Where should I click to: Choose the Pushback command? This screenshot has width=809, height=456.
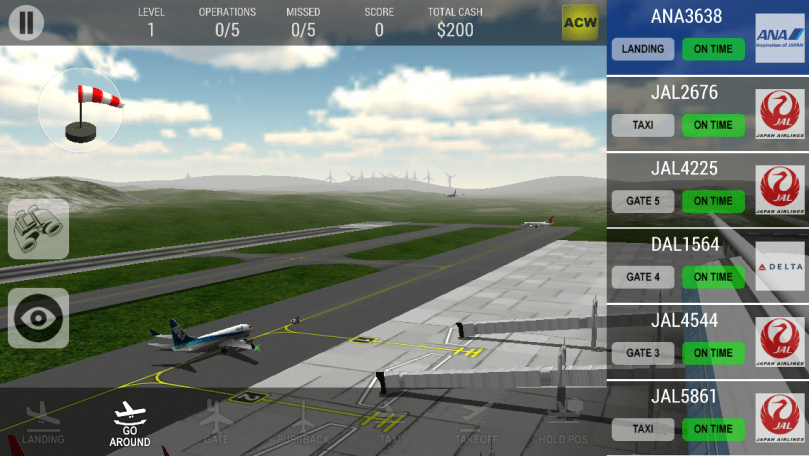click(305, 424)
